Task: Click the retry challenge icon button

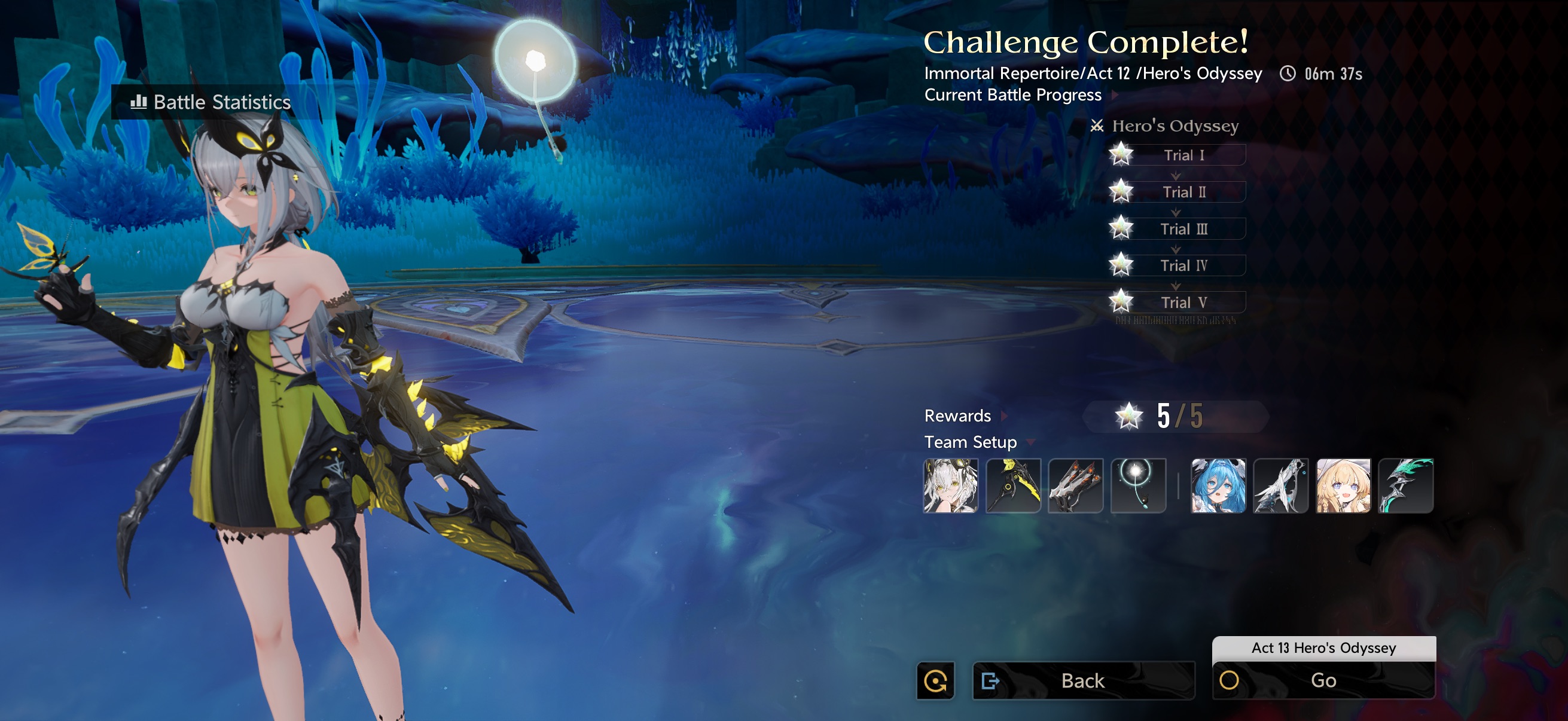Action: tap(935, 680)
